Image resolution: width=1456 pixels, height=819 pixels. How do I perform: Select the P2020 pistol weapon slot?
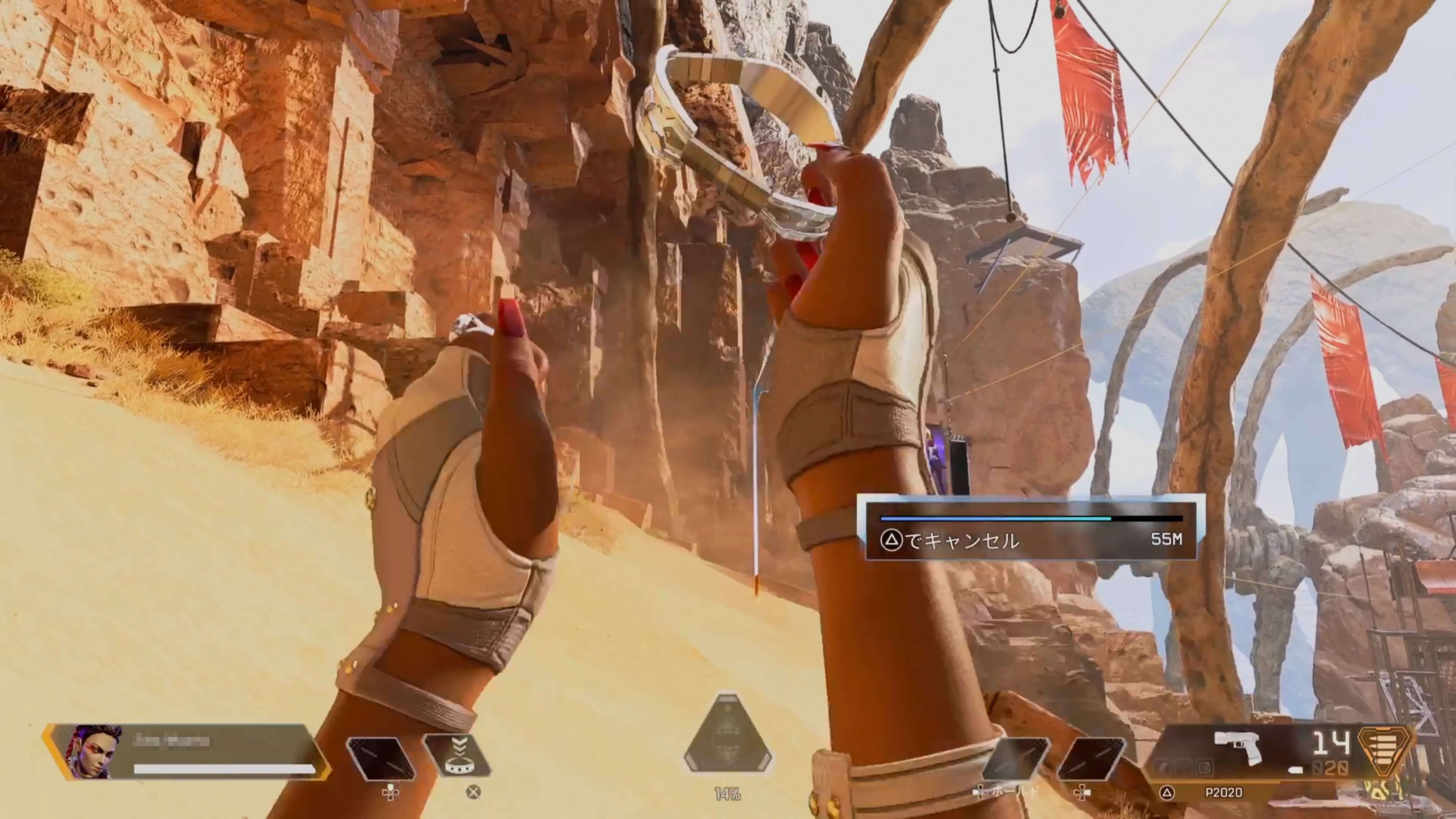1237,751
